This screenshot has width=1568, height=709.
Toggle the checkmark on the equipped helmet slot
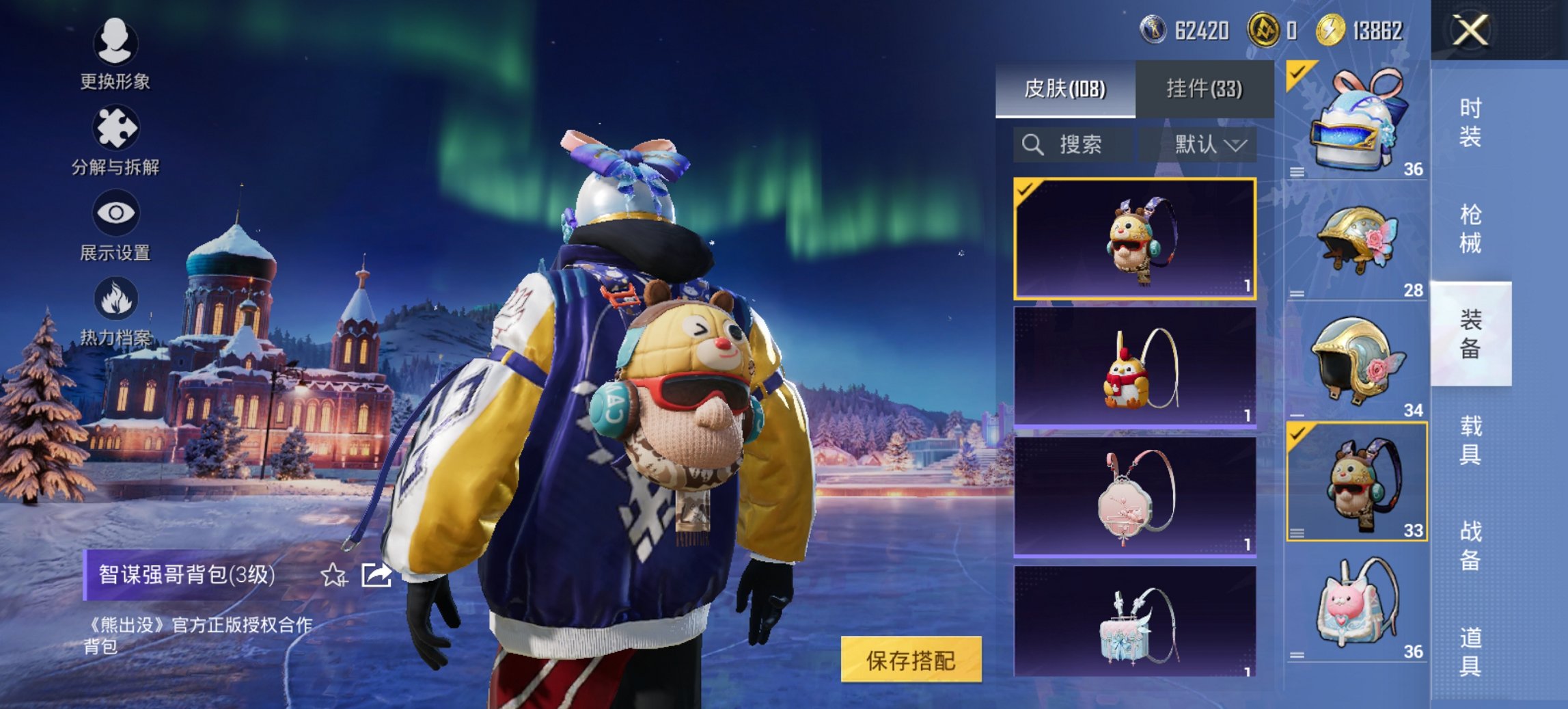(x=1297, y=71)
